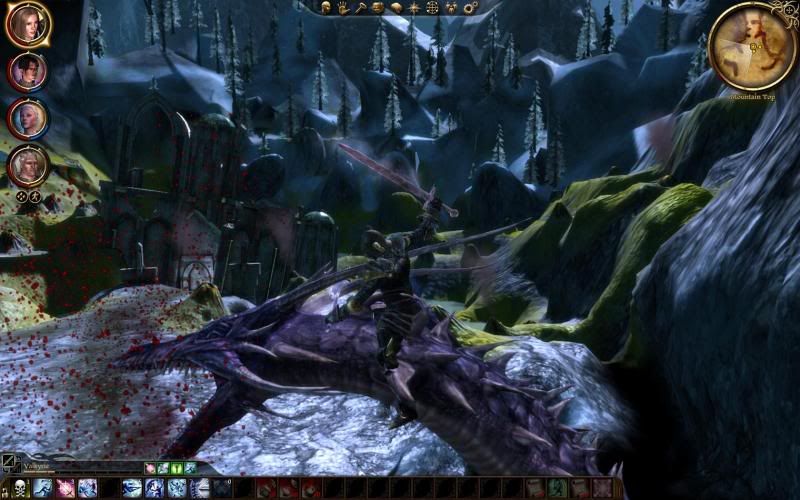Activate the skull ability in quickbar
The image size is (800, 500).
(x=17, y=488)
